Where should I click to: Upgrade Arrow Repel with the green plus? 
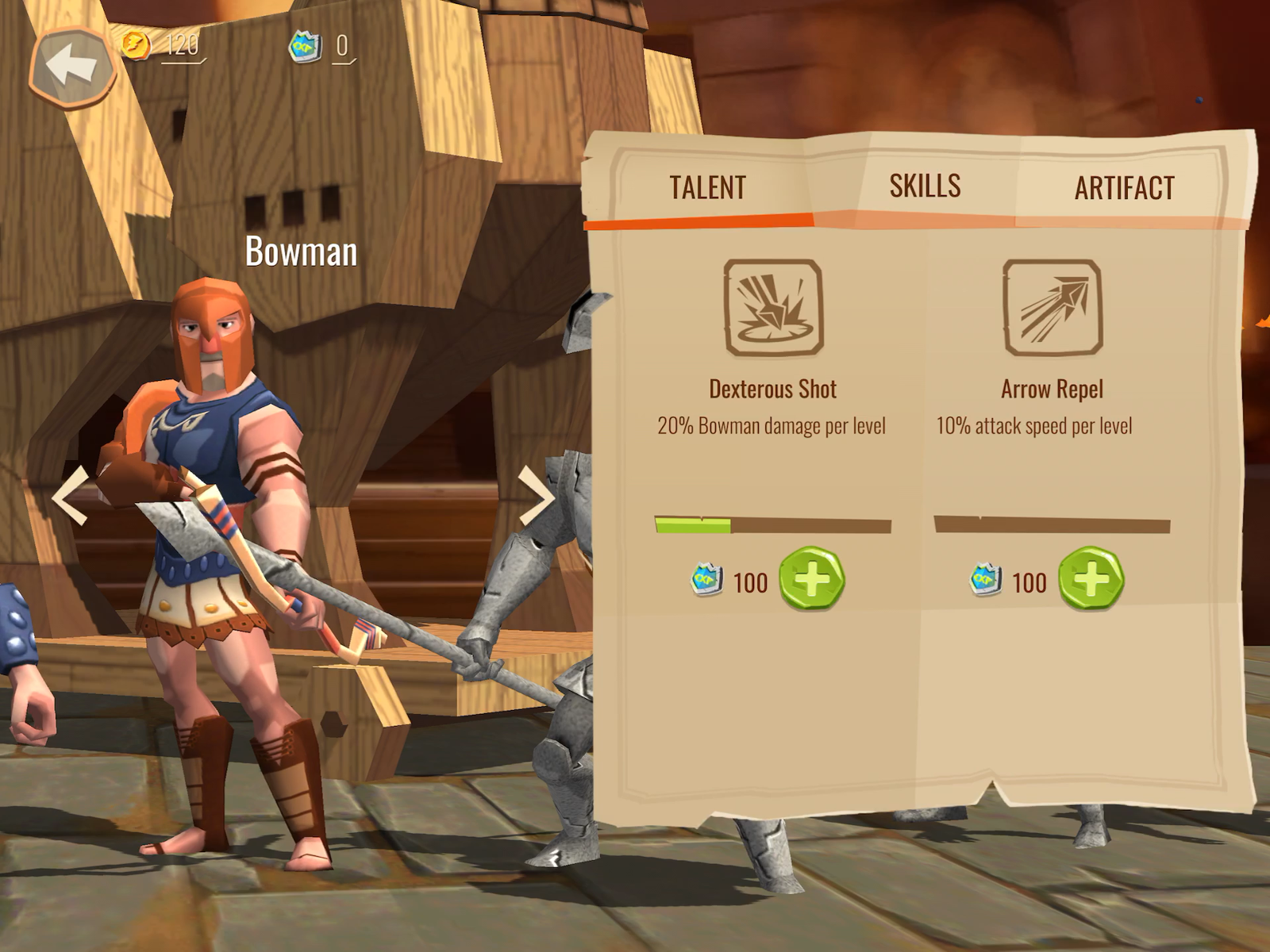pyautogui.click(x=1091, y=579)
